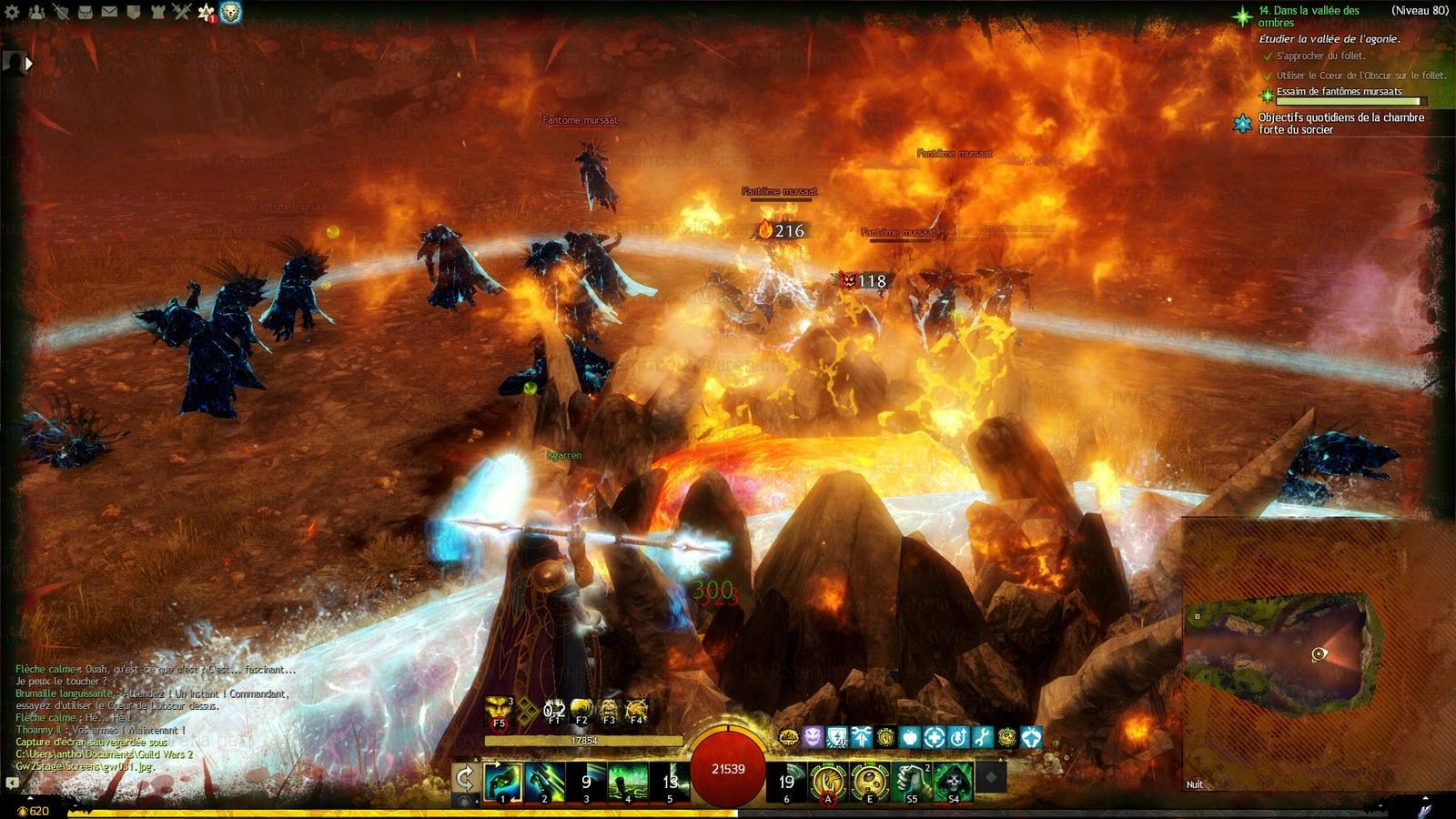The height and width of the screenshot is (819, 1456).
Task: Open the mail envelope icon
Action: (109, 13)
